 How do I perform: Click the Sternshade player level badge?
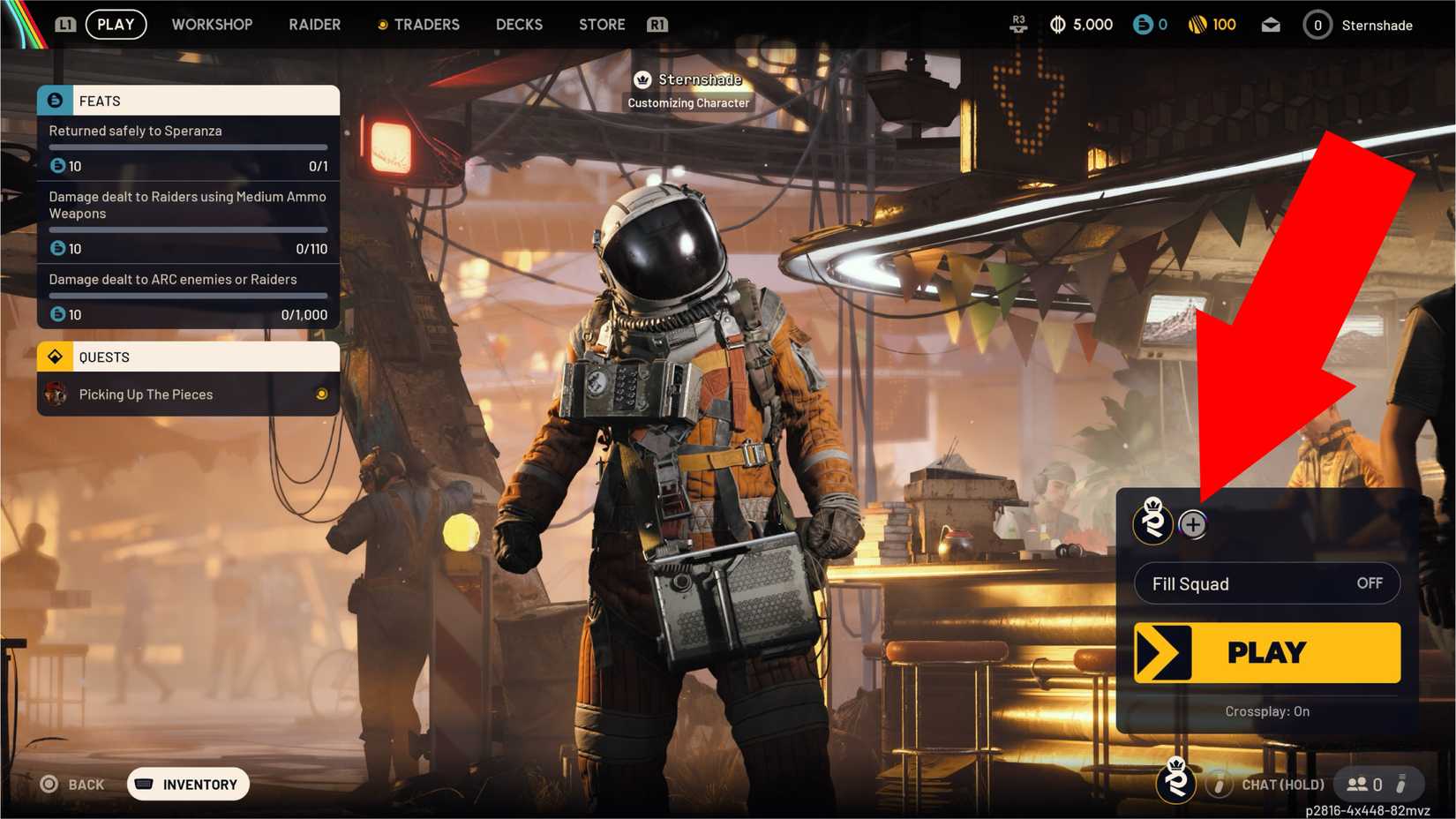(1317, 25)
